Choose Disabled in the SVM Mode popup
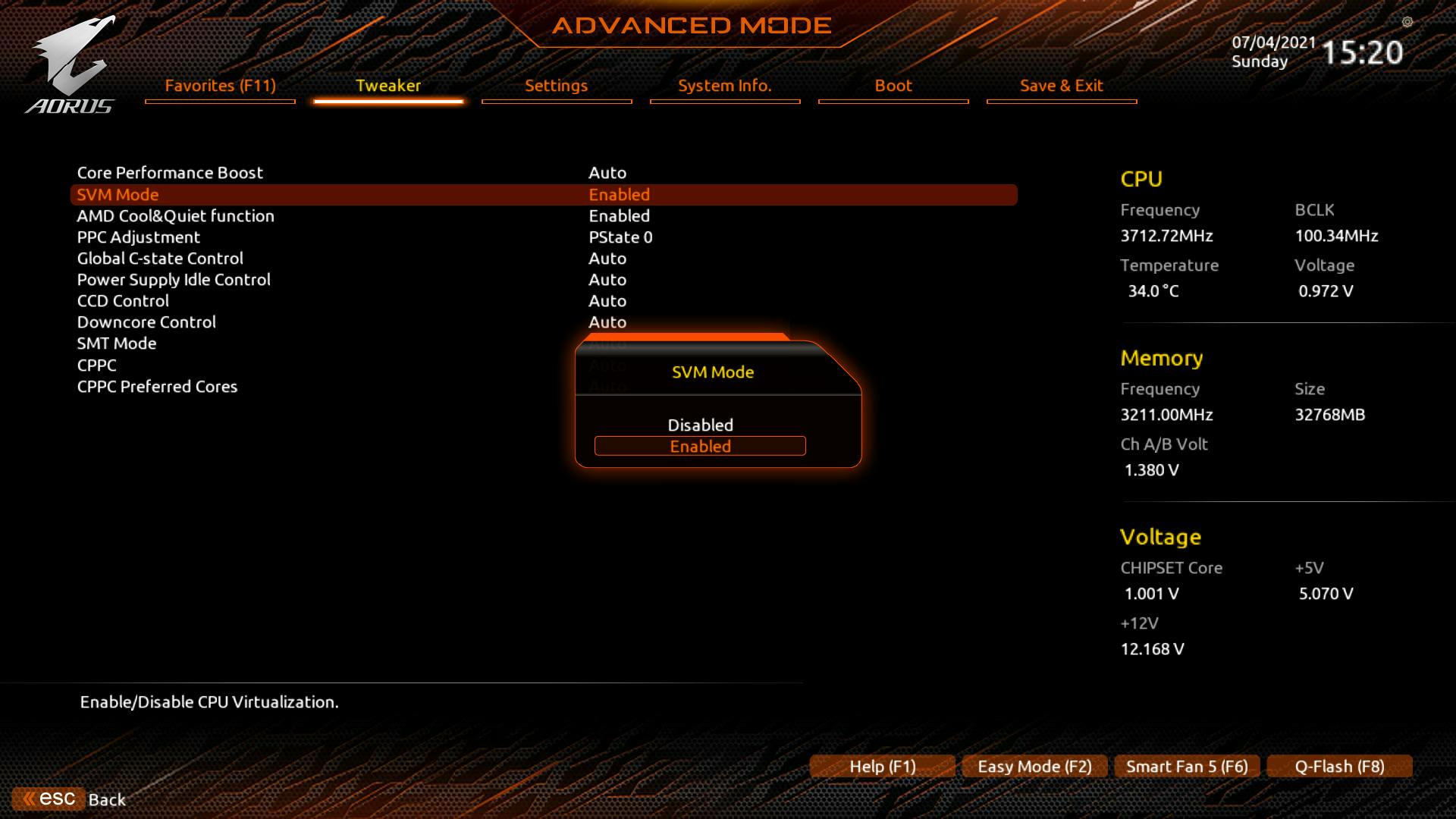Viewport: 1456px width, 819px height. (x=700, y=425)
